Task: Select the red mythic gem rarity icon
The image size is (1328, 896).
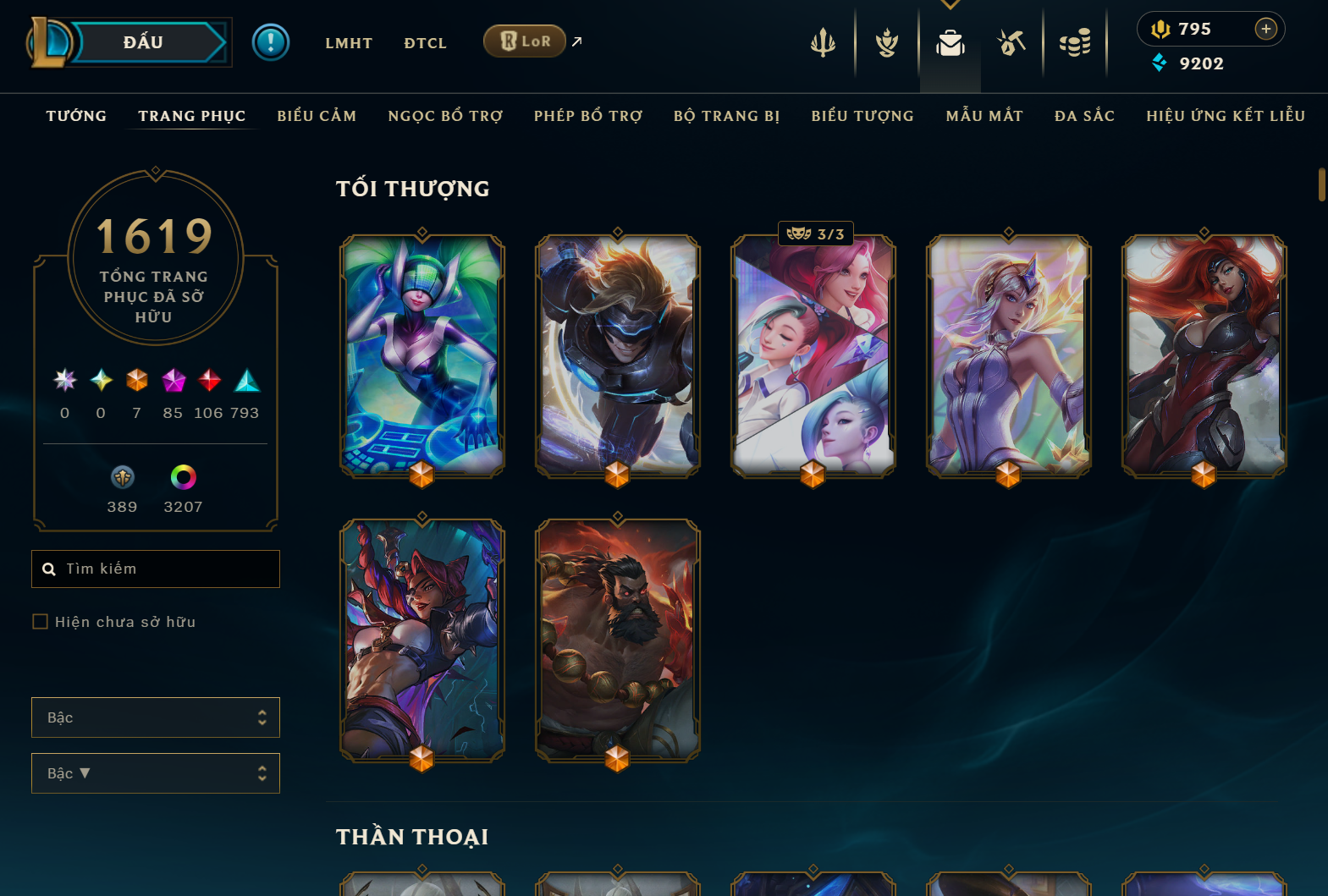Action: 211,382
